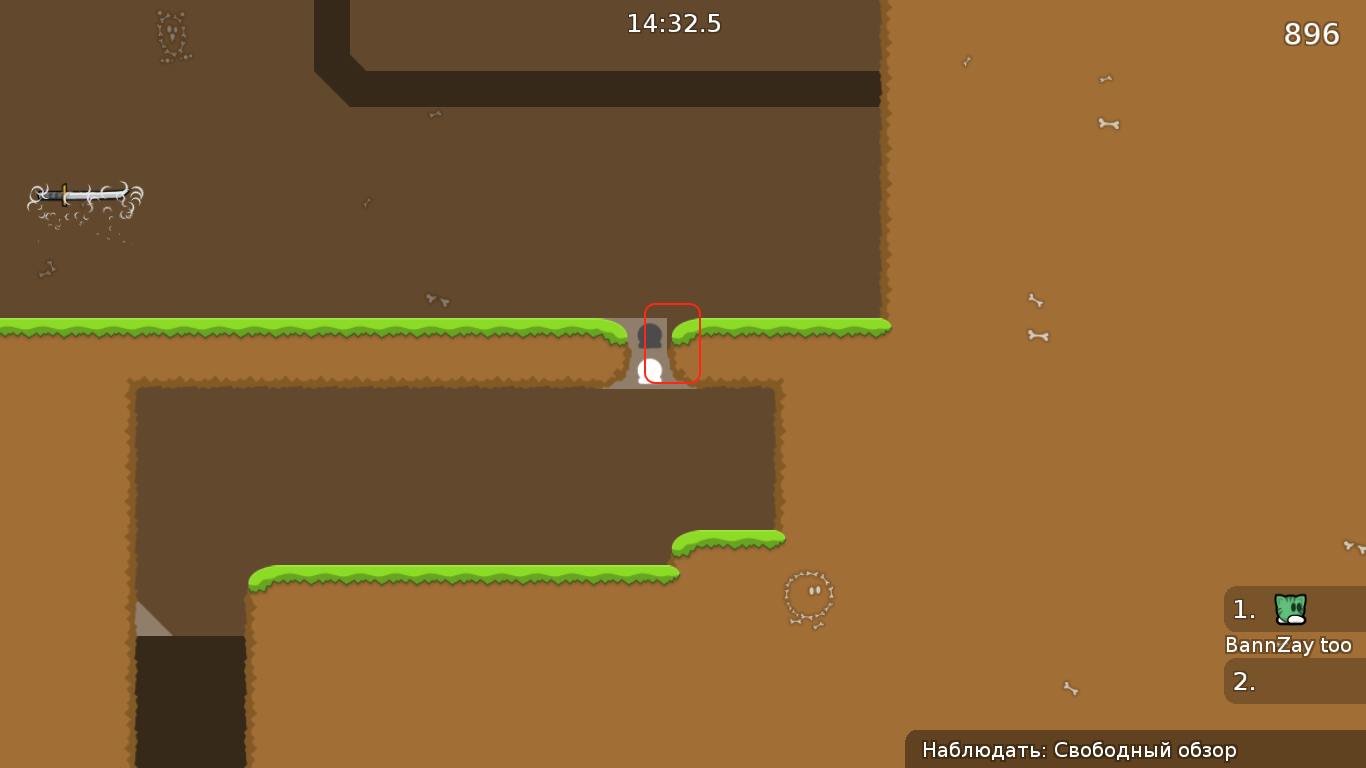Screen dimensions: 1366x768
Task: Click the race timer showing 14:32.5
Action: (674, 23)
